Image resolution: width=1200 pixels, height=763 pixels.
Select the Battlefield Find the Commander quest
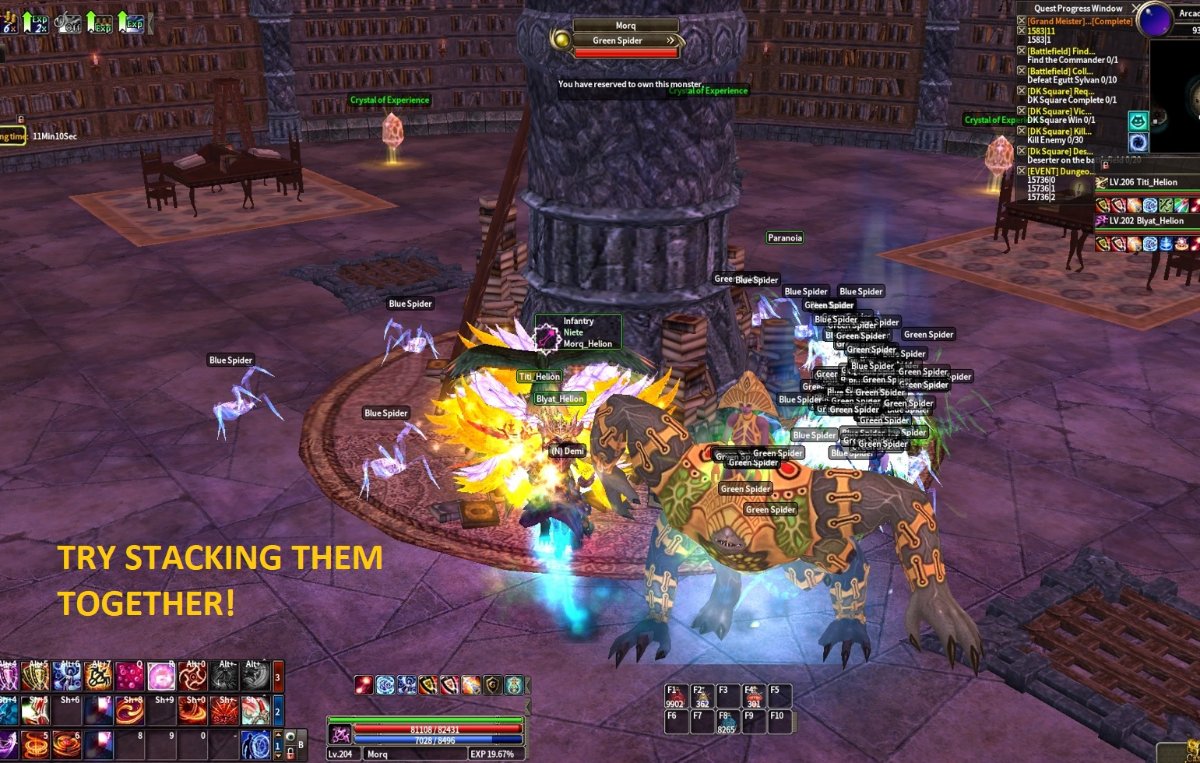(1060, 51)
